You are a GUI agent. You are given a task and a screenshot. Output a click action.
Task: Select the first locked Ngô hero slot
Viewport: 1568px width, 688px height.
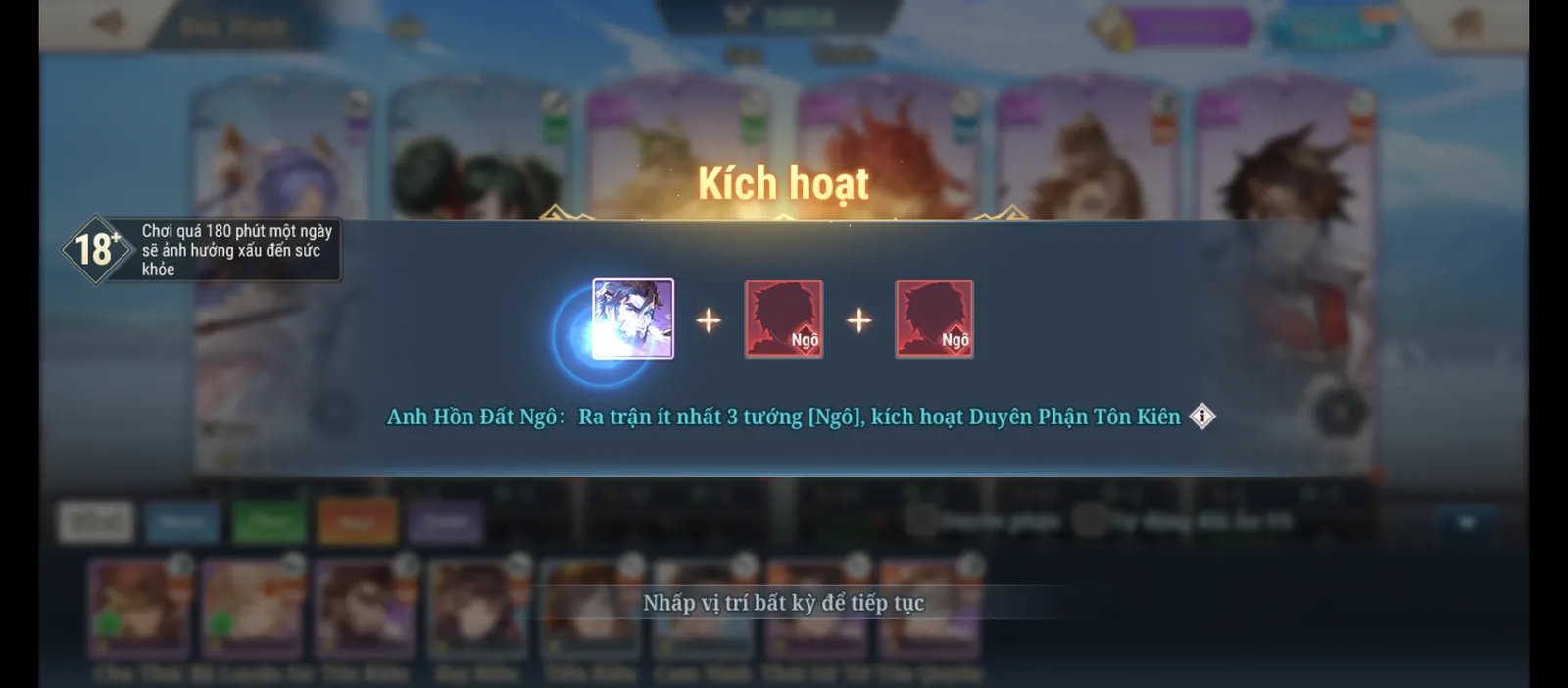784,319
